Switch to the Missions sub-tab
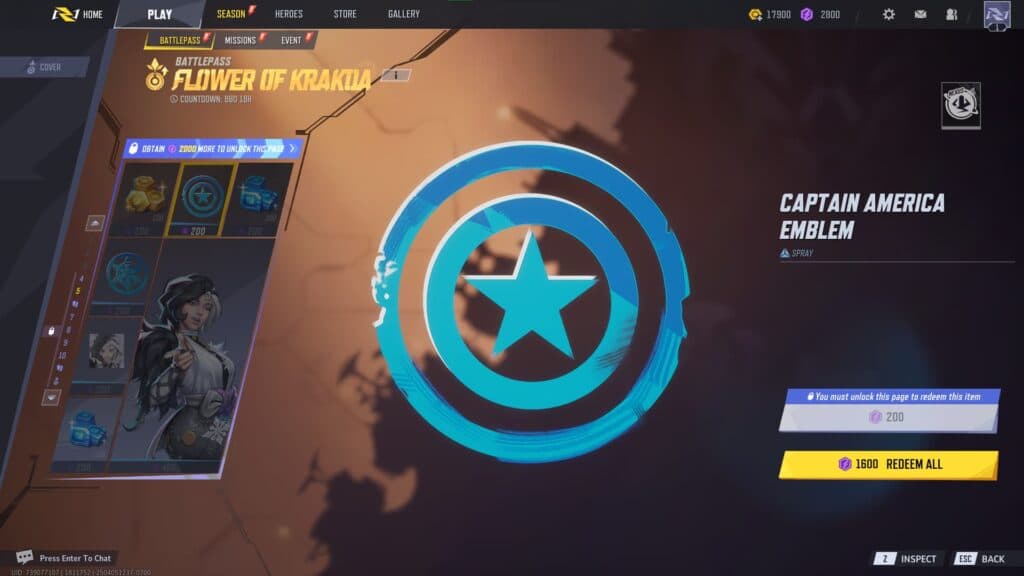Image resolution: width=1024 pixels, height=576 pixels. 241,40
